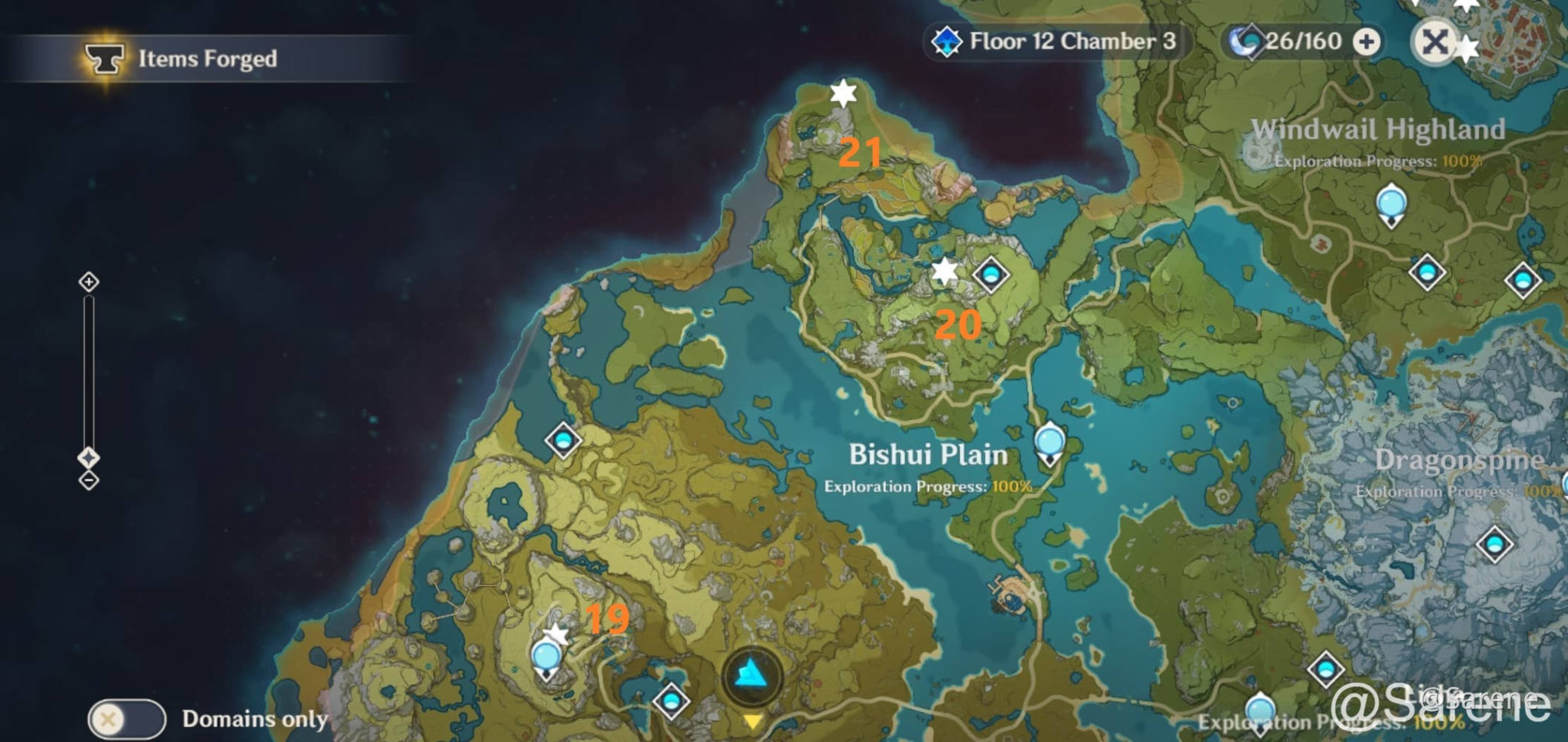Select the star marker above number 21
The width and height of the screenshot is (1568, 742).
[843, 93]
